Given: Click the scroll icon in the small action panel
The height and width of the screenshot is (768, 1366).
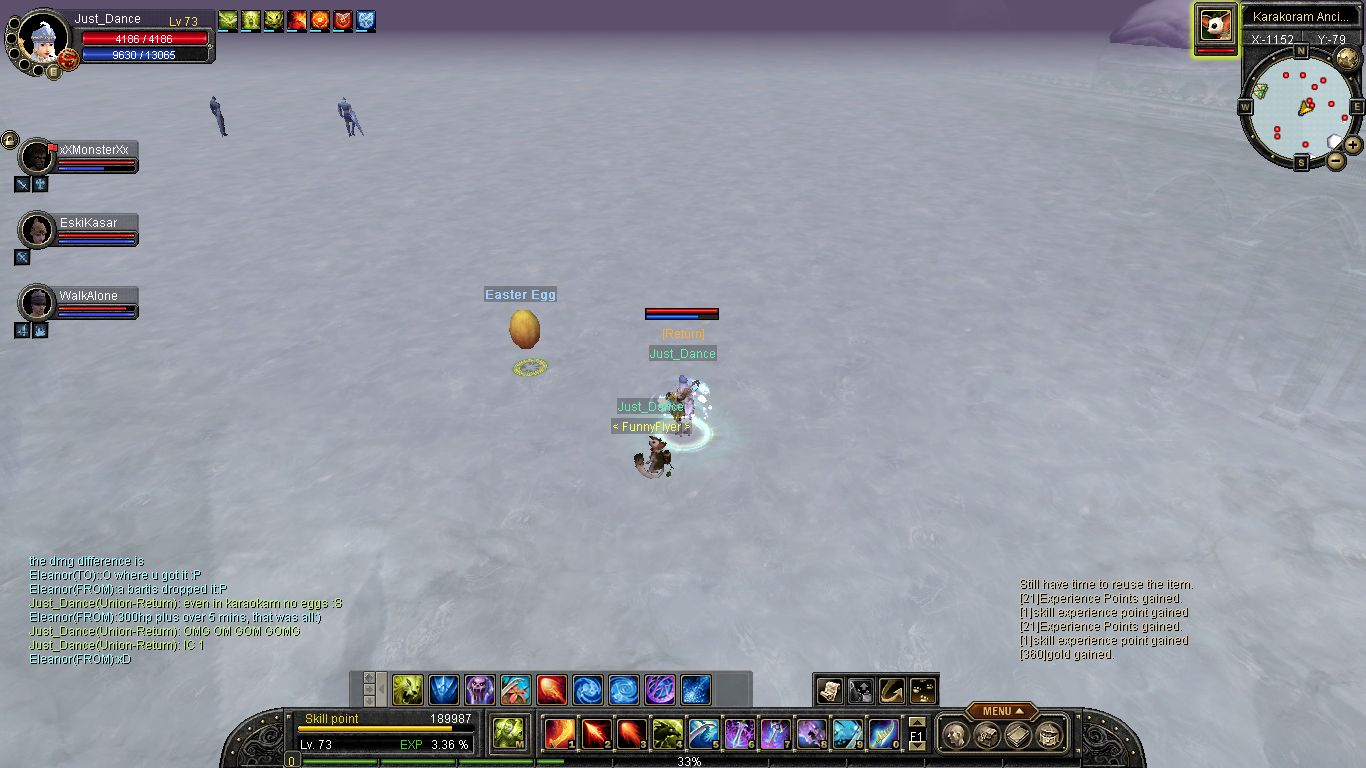Looking at the screenshot, I should click(829, 689).
